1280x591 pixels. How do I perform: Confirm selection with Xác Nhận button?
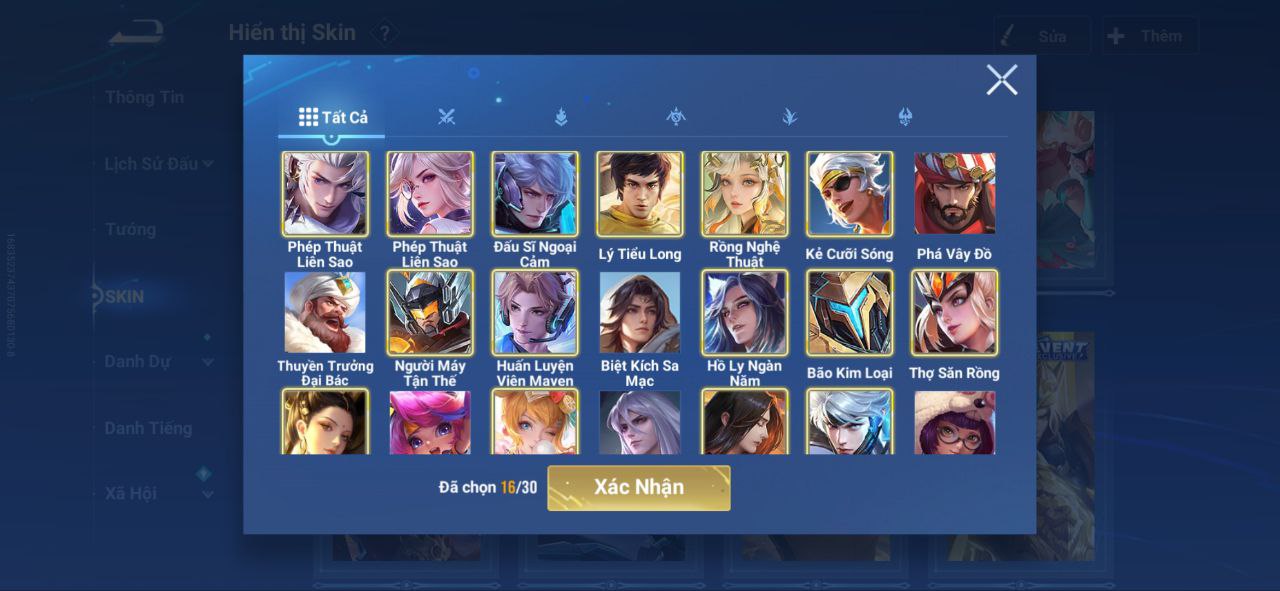[638, 487]
